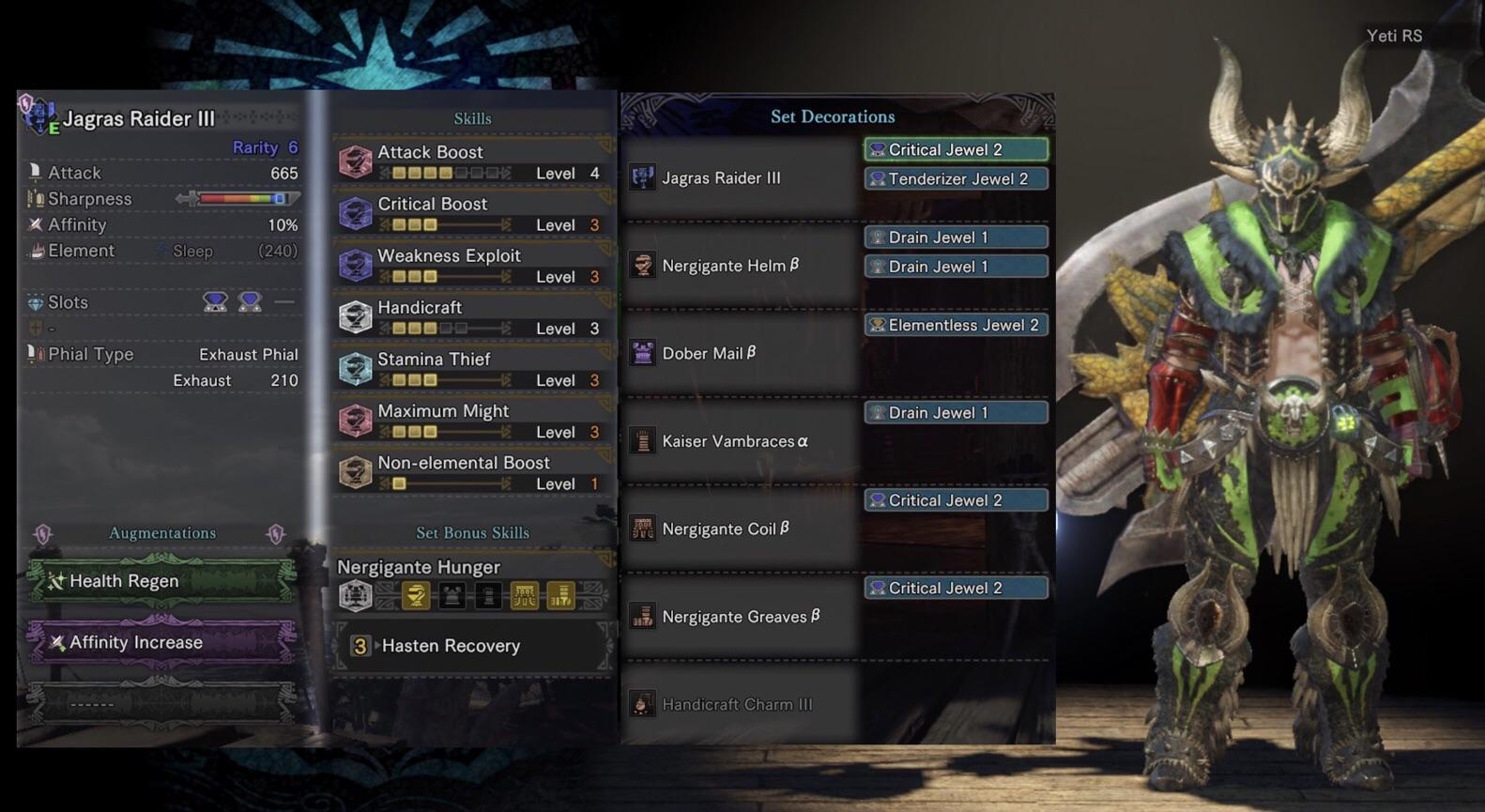Viewport: 1485px width, 812px height.
Task: Select the Stamina Thief skill icon
Action: click(x=355, y=368)
